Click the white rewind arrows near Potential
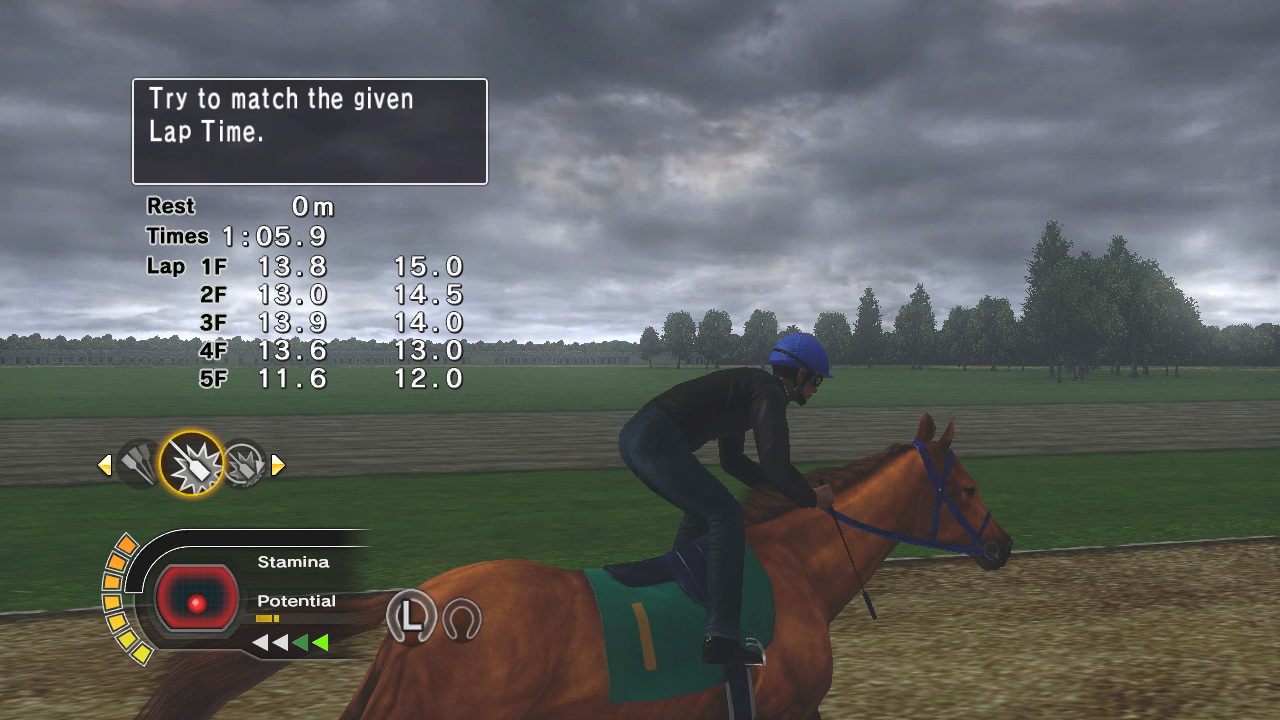Image resolution: width=1280 pixels, height=720 pixels. pos(268,643)
